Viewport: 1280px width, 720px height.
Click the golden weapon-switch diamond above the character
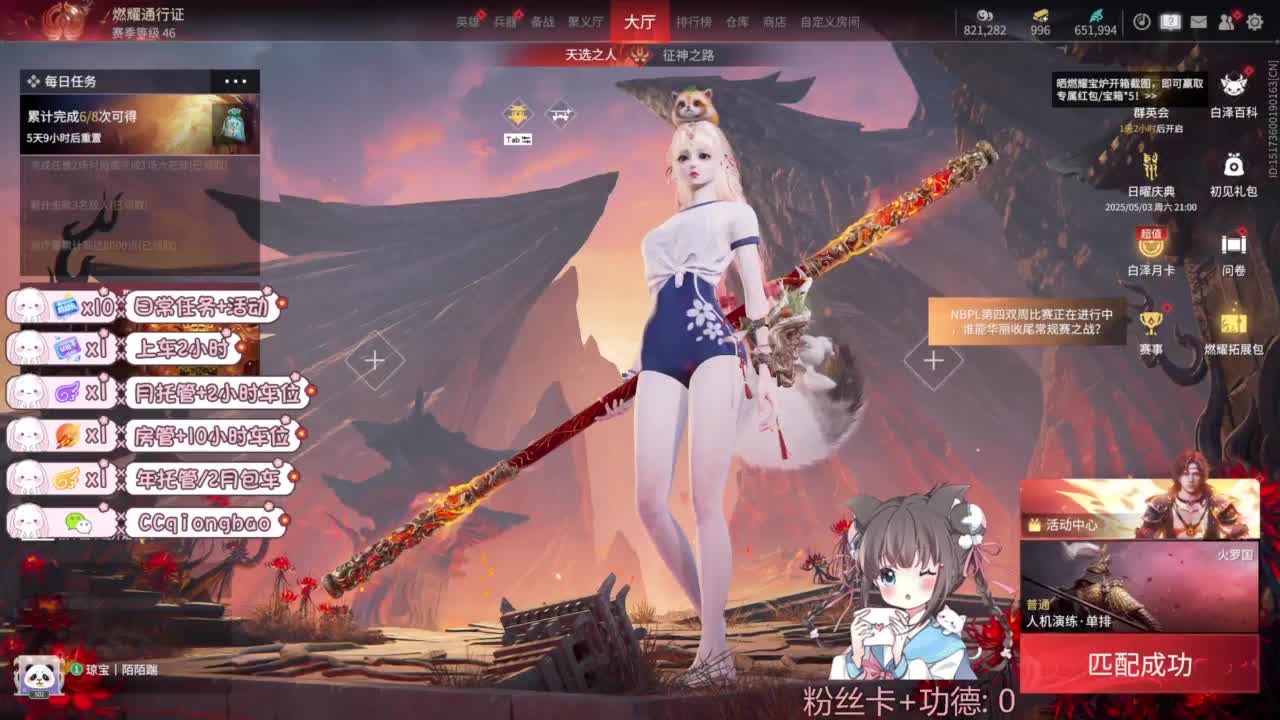pyautogui.click(x=519, y=113)
